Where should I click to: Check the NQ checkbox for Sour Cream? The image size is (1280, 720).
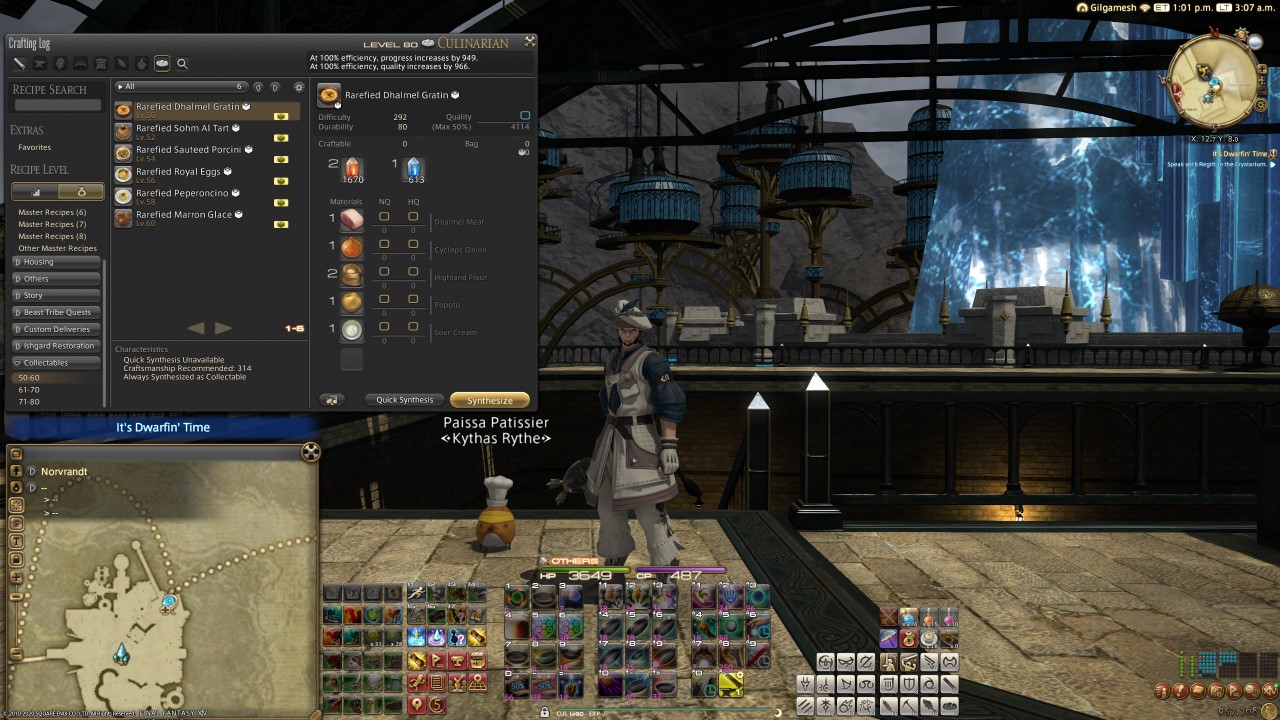coord(384,327)
